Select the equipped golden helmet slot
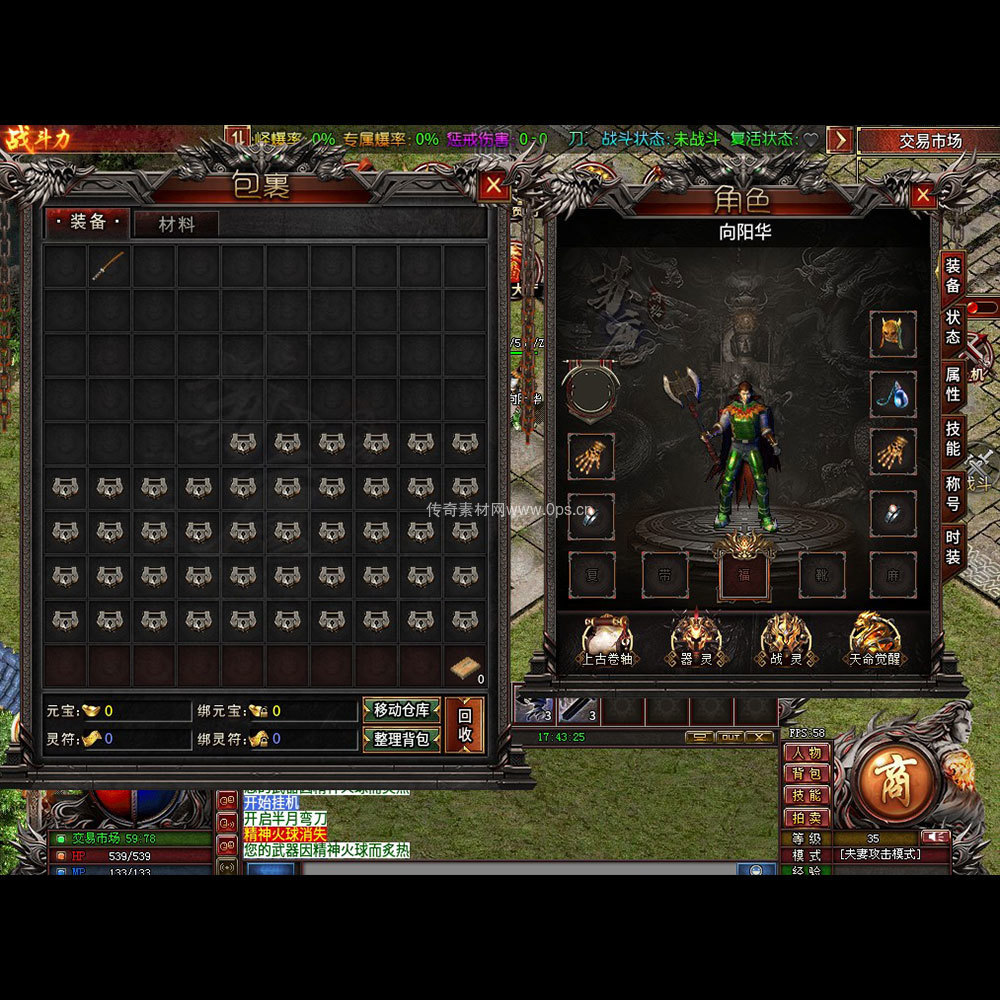 (x=892, y=334)
